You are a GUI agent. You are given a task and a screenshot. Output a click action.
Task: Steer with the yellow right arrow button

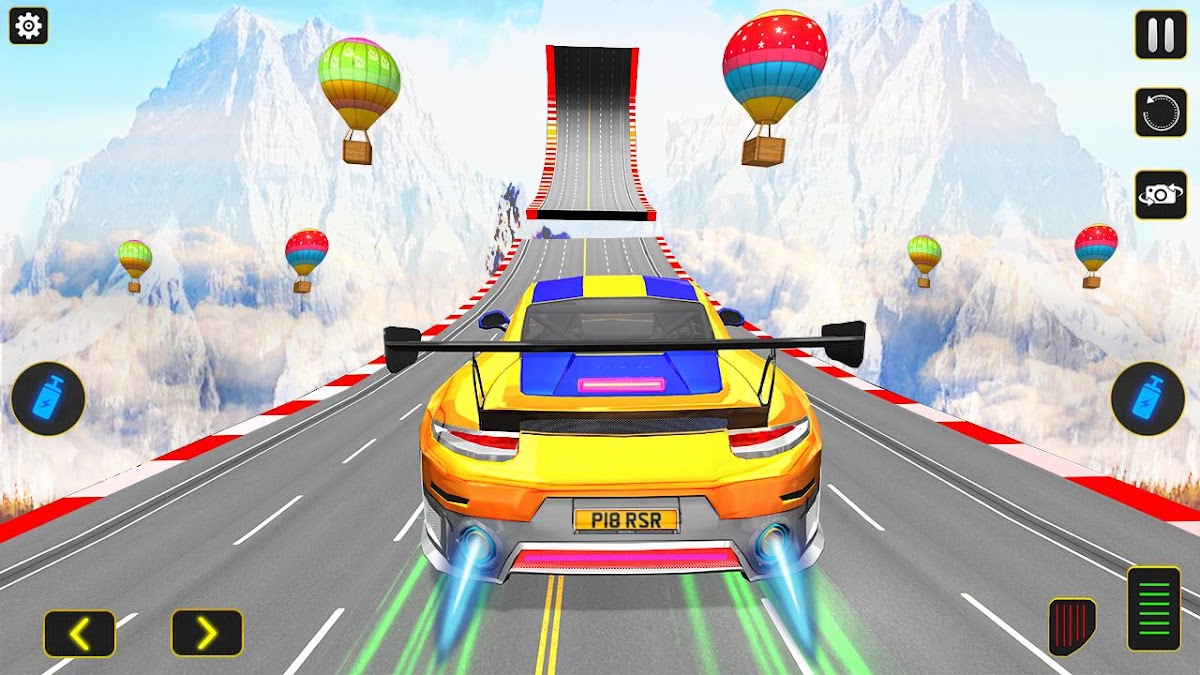[207, 633]
